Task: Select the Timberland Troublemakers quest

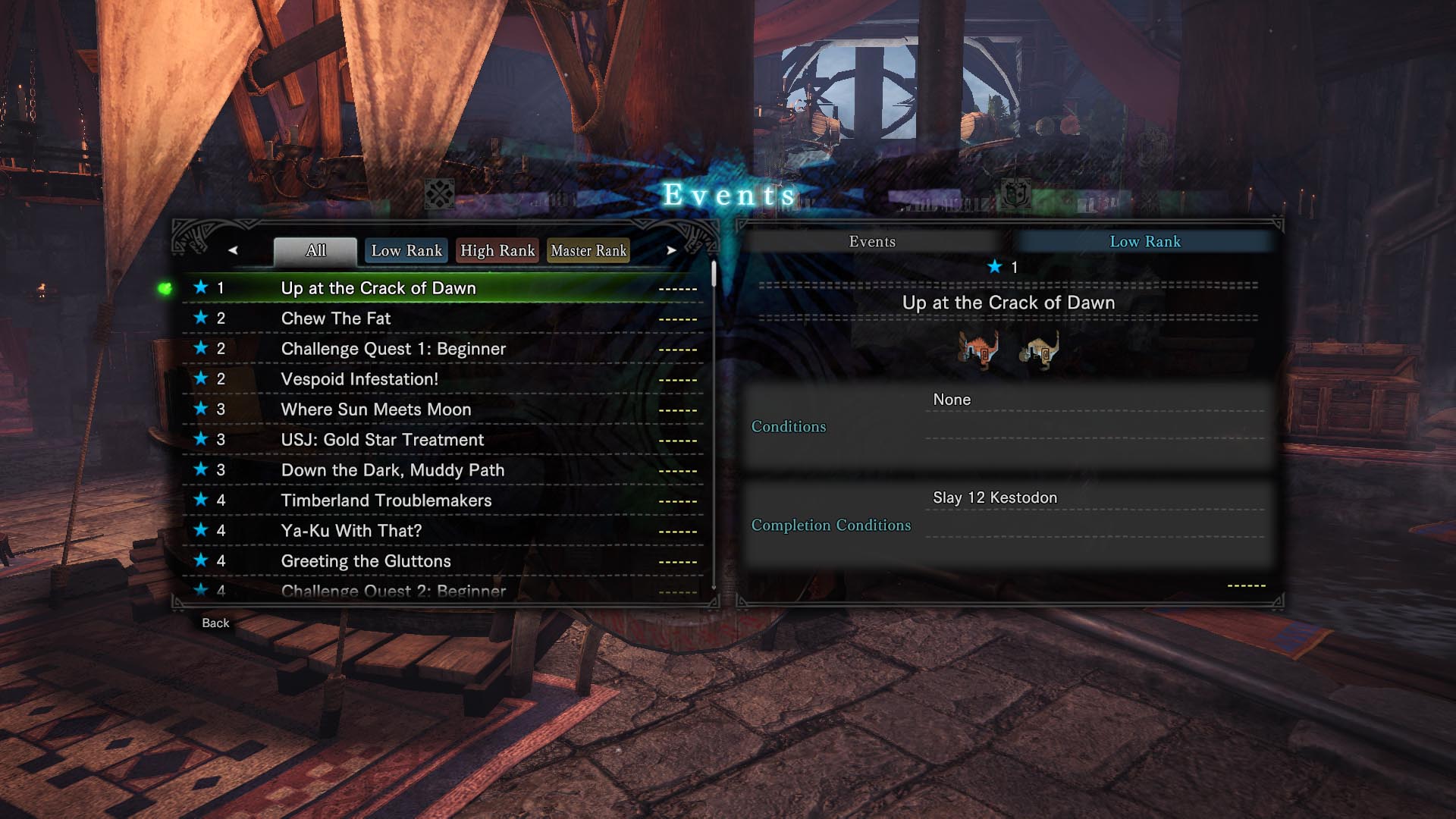Action: (386, 500)
